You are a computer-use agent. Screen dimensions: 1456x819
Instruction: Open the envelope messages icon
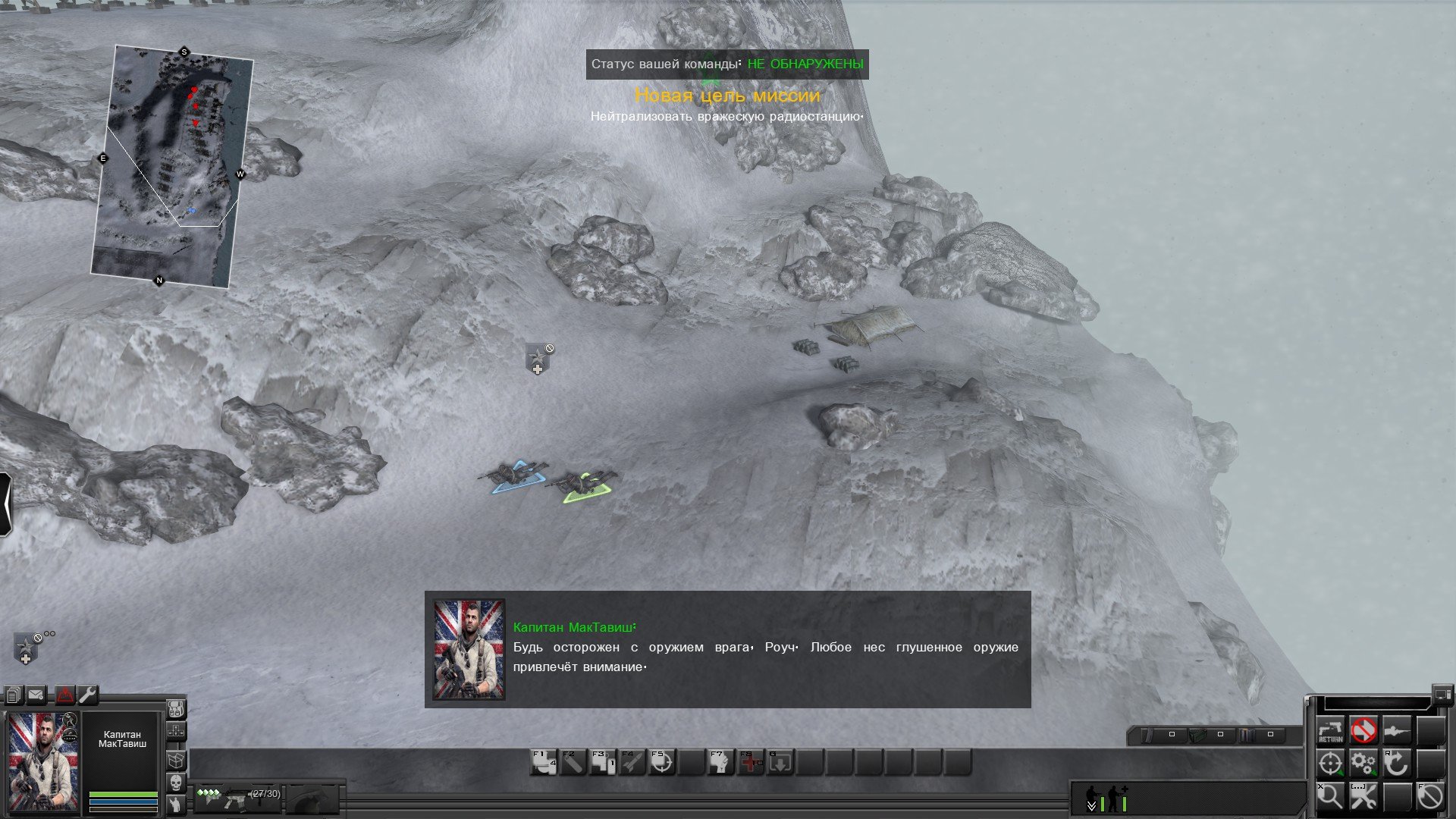coord(36,695)
